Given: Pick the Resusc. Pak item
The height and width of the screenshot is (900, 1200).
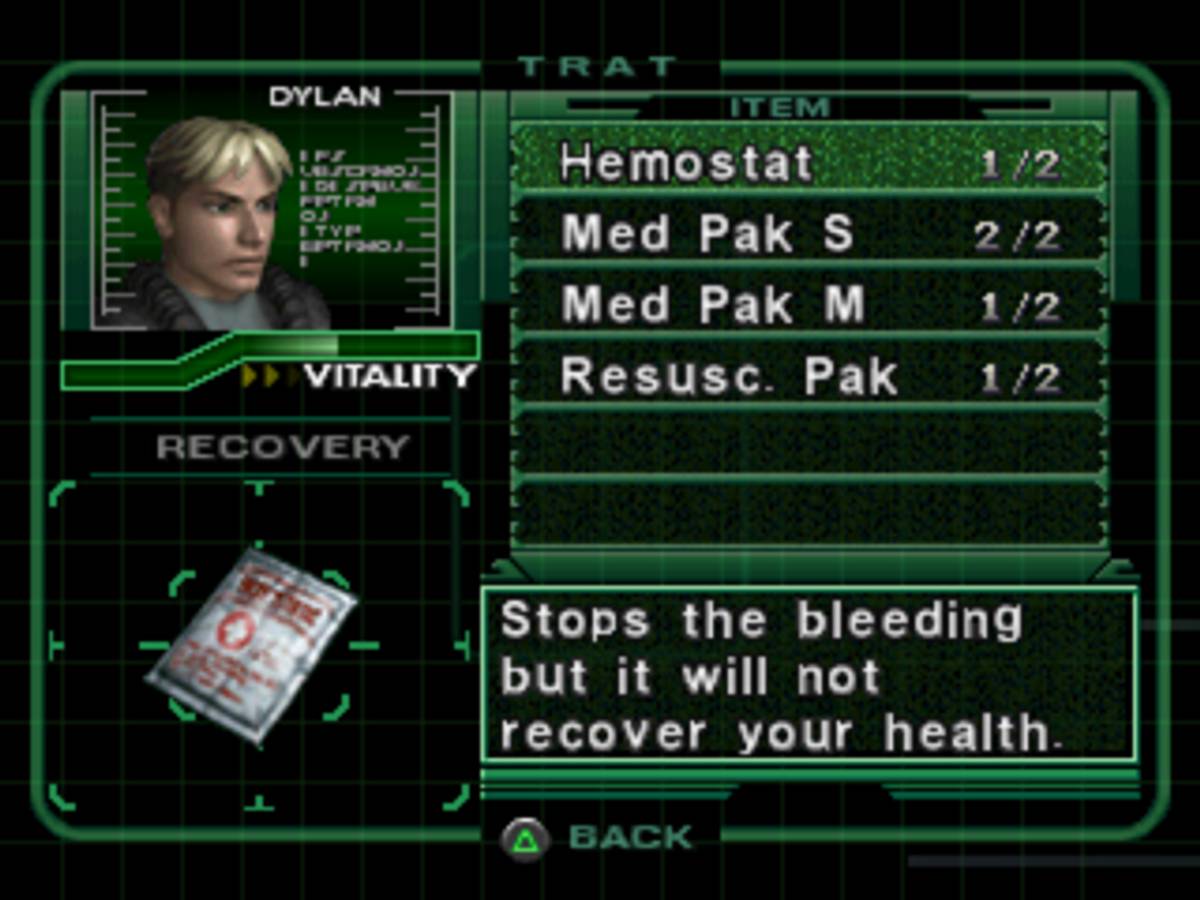Looking at the screenshot, I should coord(808,376).
